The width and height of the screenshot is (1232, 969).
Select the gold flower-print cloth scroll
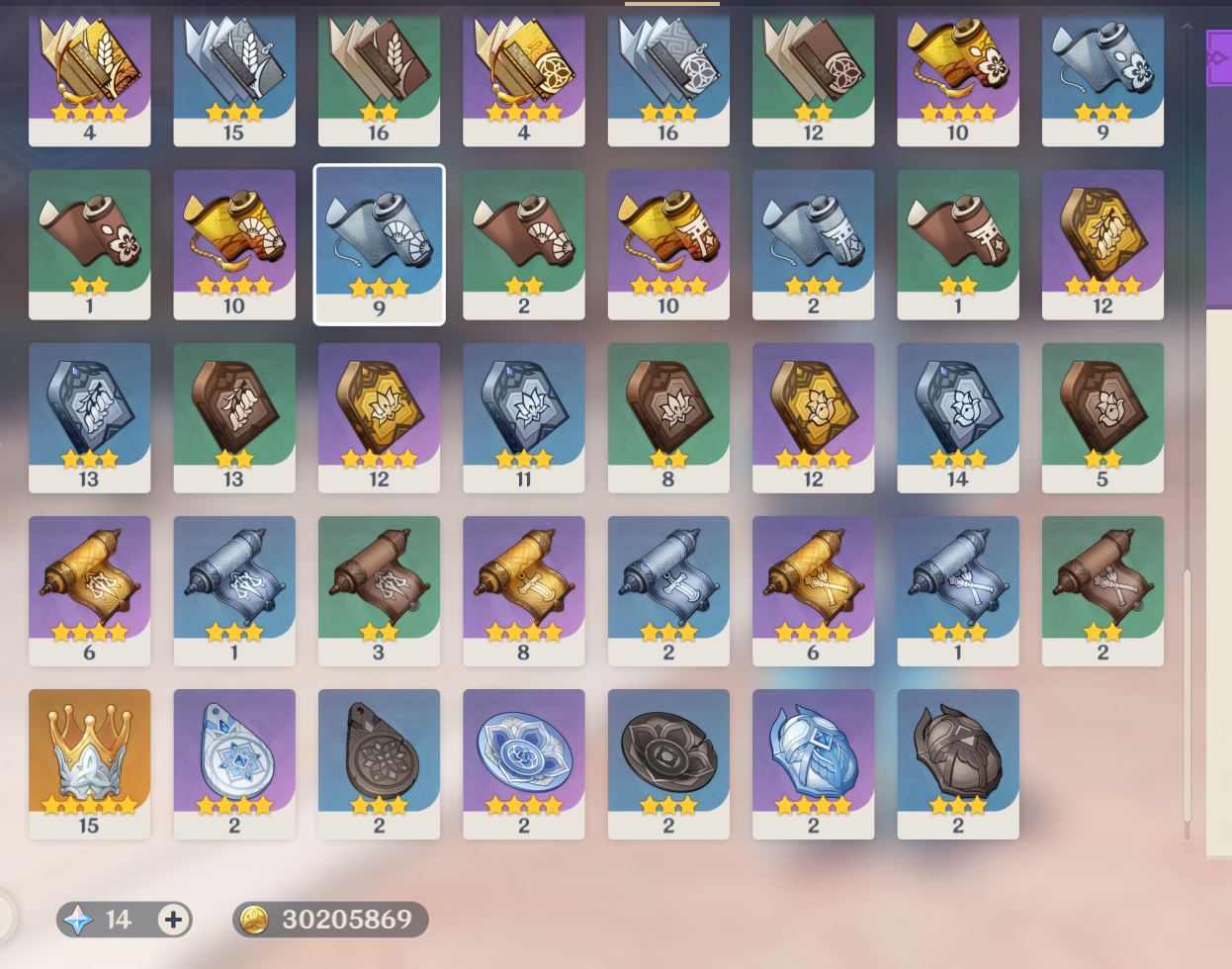coord(957,74)
